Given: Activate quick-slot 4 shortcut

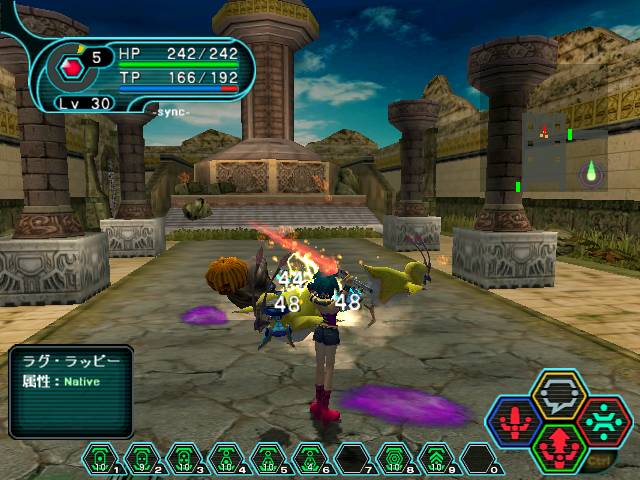Looking at the screenshot, I should (225, 459).
